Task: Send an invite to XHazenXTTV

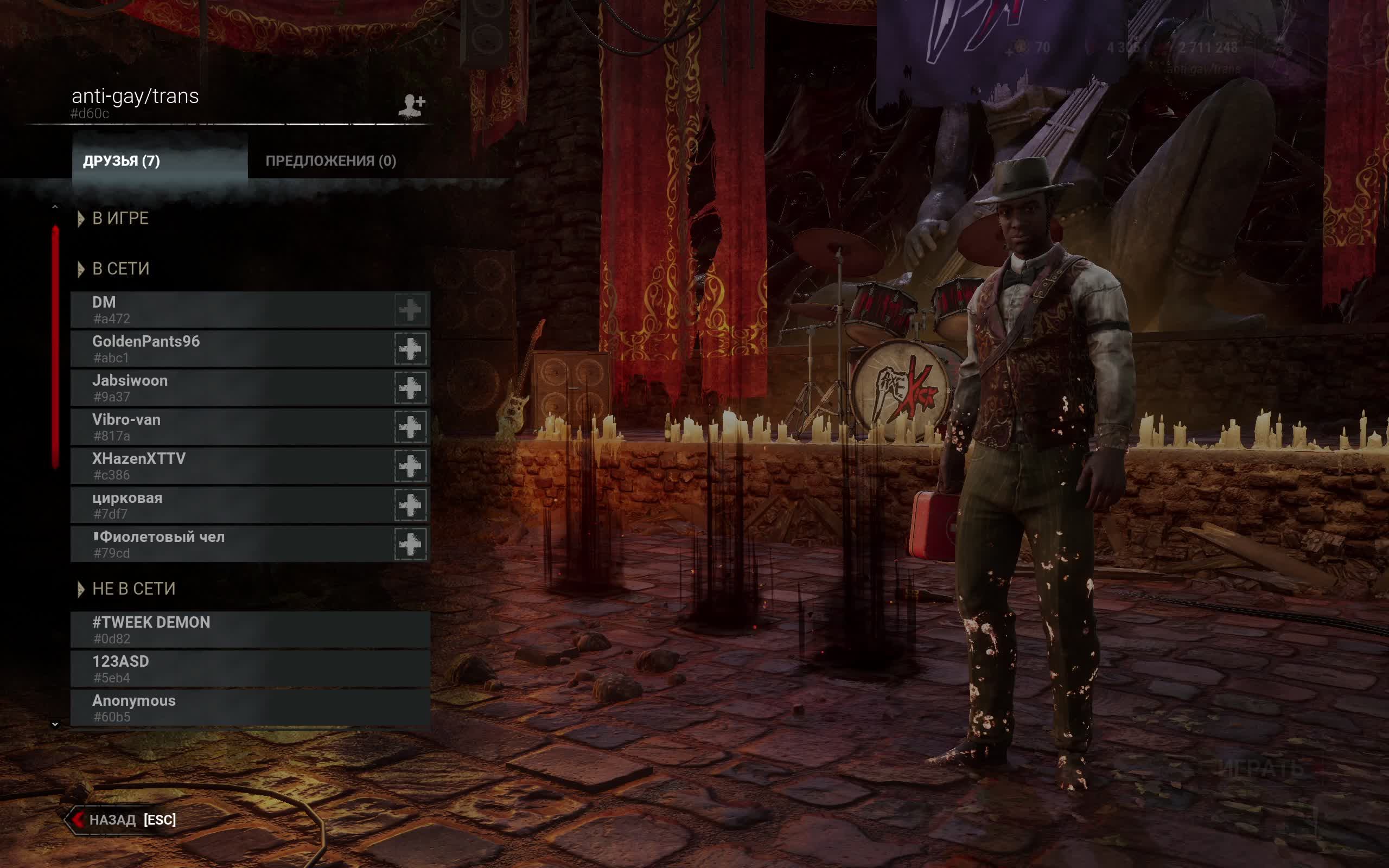Action: pos(410,466)
